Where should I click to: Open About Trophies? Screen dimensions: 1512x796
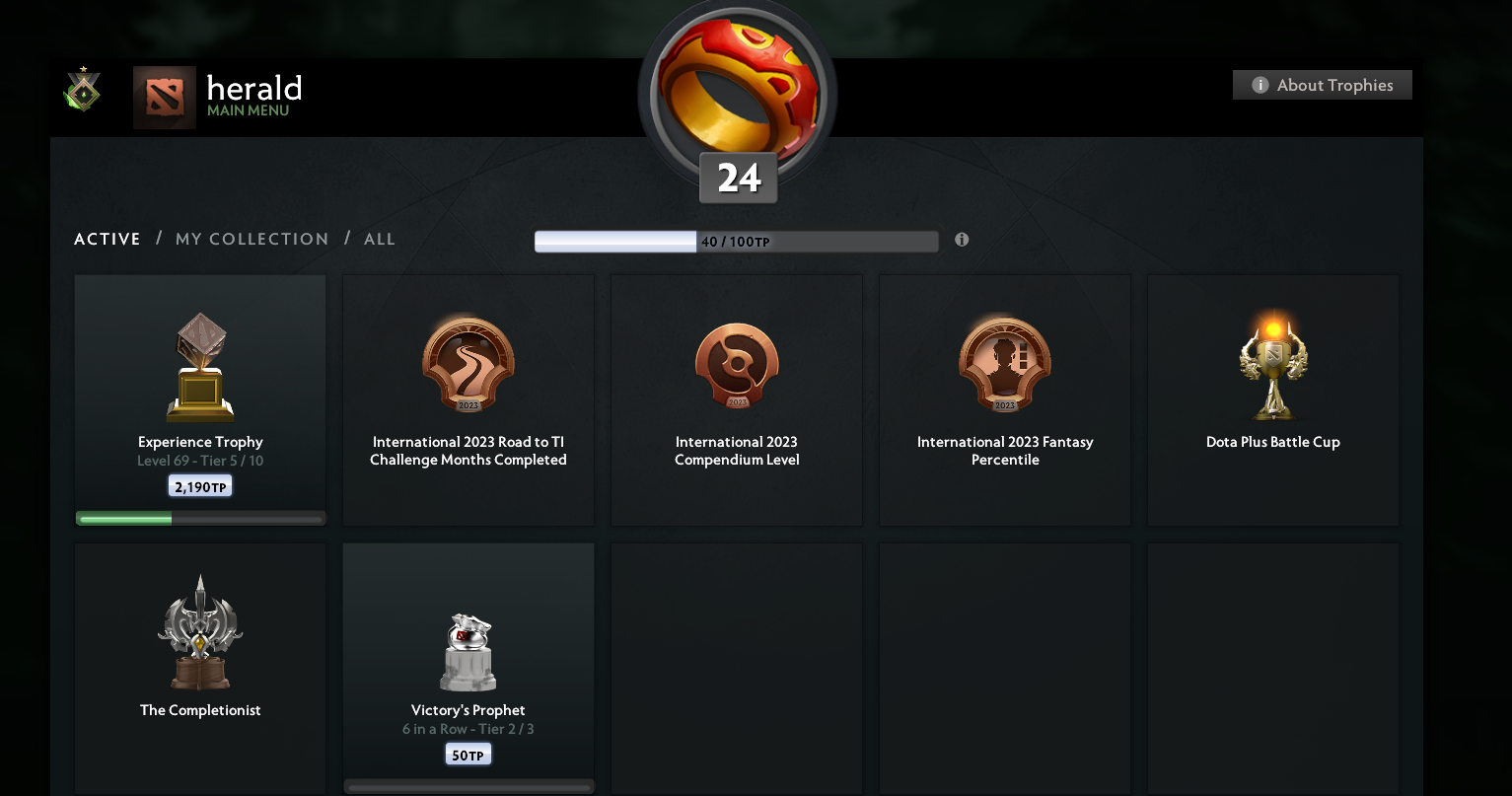[1322, 85]
